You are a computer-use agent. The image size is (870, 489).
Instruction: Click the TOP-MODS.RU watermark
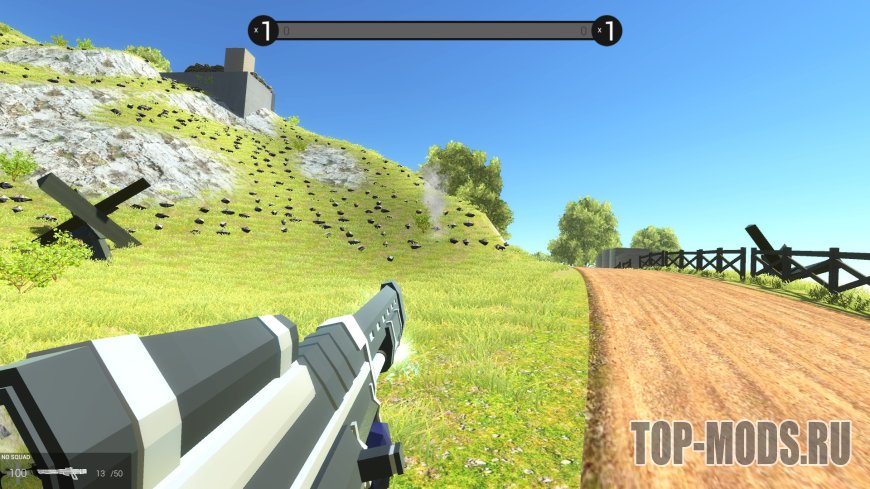click(740, 443)
